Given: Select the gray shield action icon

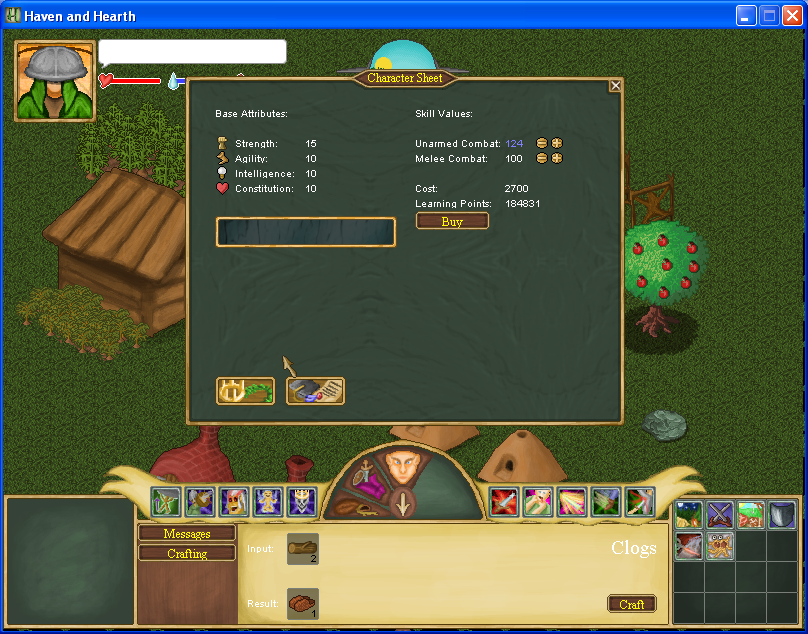Looking at the screenshot, I should 782,515.
